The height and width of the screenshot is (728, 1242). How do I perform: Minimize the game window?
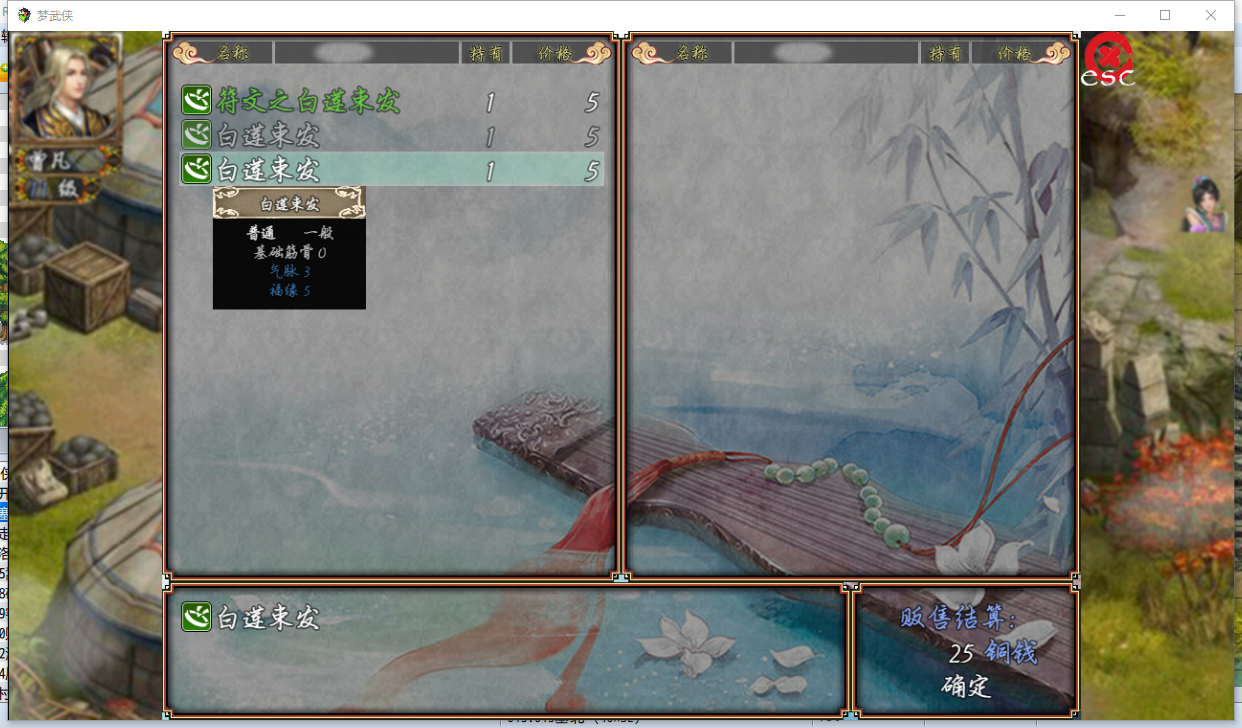[1119, 15]
